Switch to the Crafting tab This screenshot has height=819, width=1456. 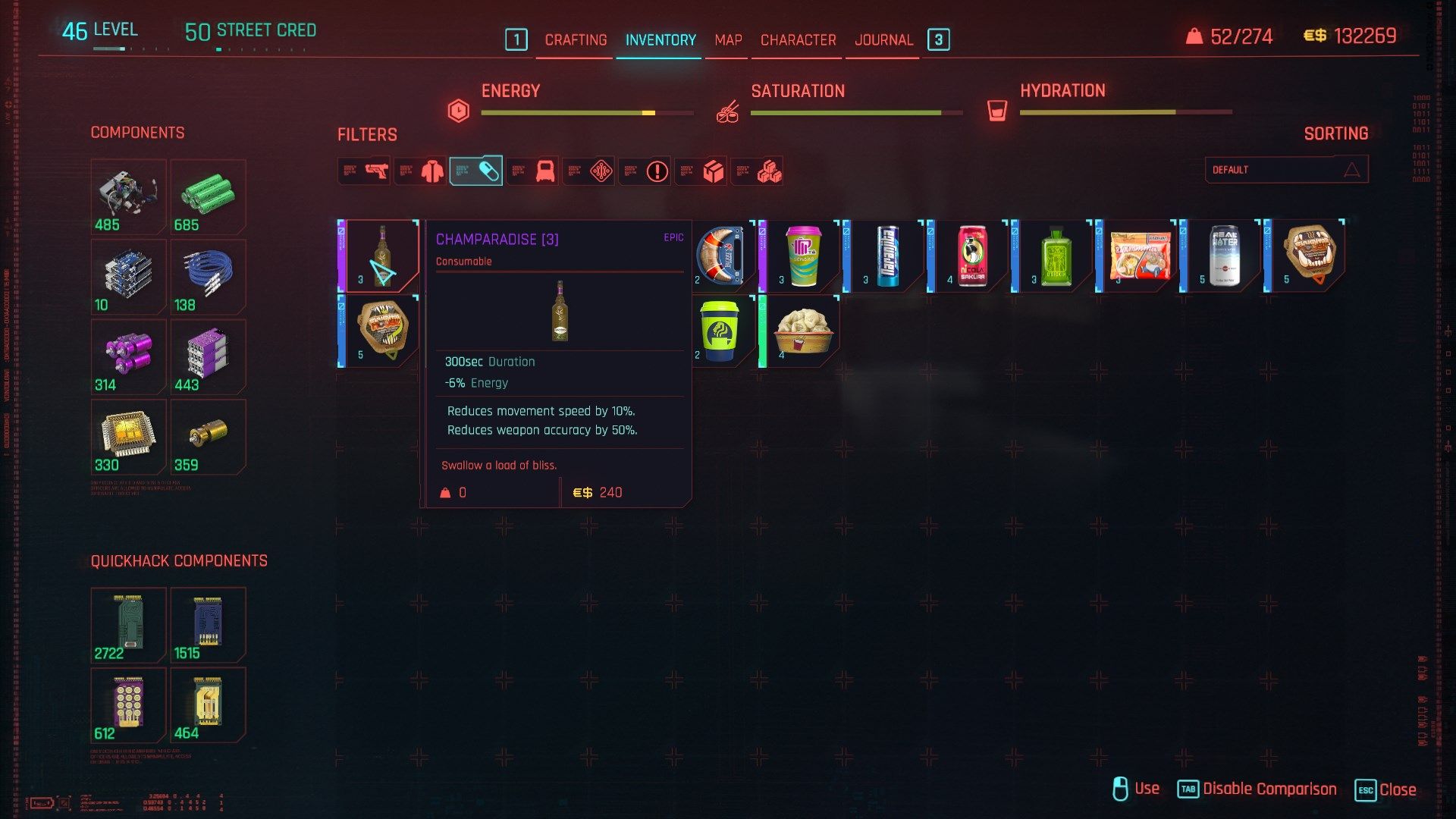pyautogui.click(x=574, y=39)
